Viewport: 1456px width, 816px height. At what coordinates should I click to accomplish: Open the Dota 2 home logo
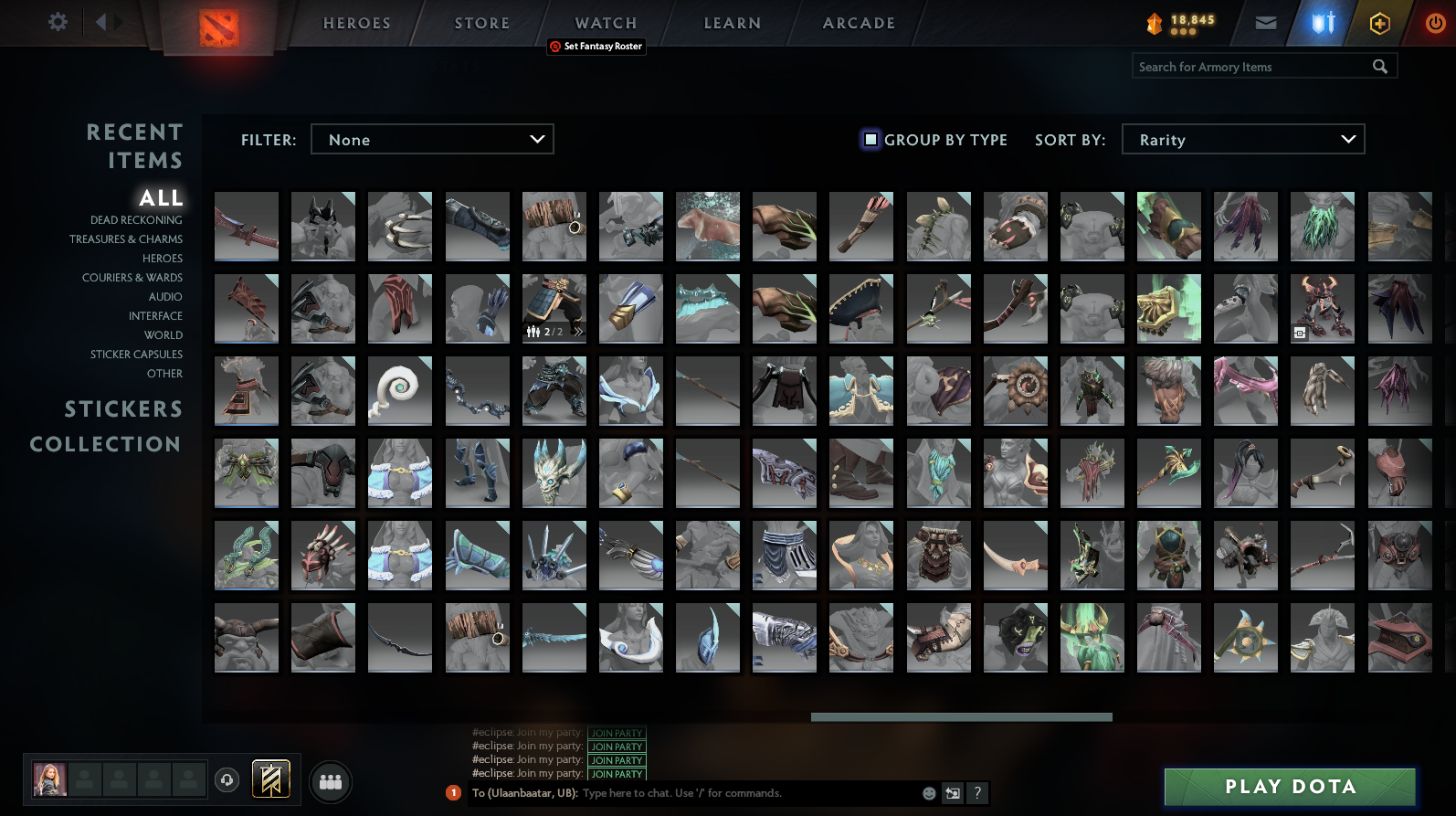[x=216, y=26]
